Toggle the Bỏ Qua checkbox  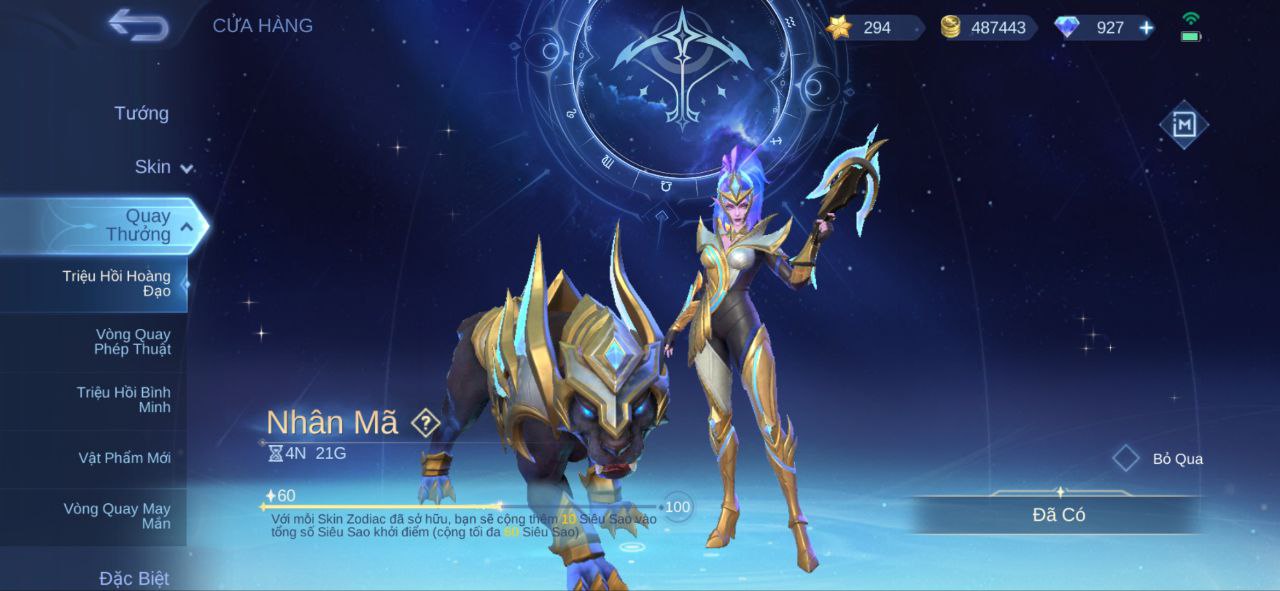pos(1127,459)
